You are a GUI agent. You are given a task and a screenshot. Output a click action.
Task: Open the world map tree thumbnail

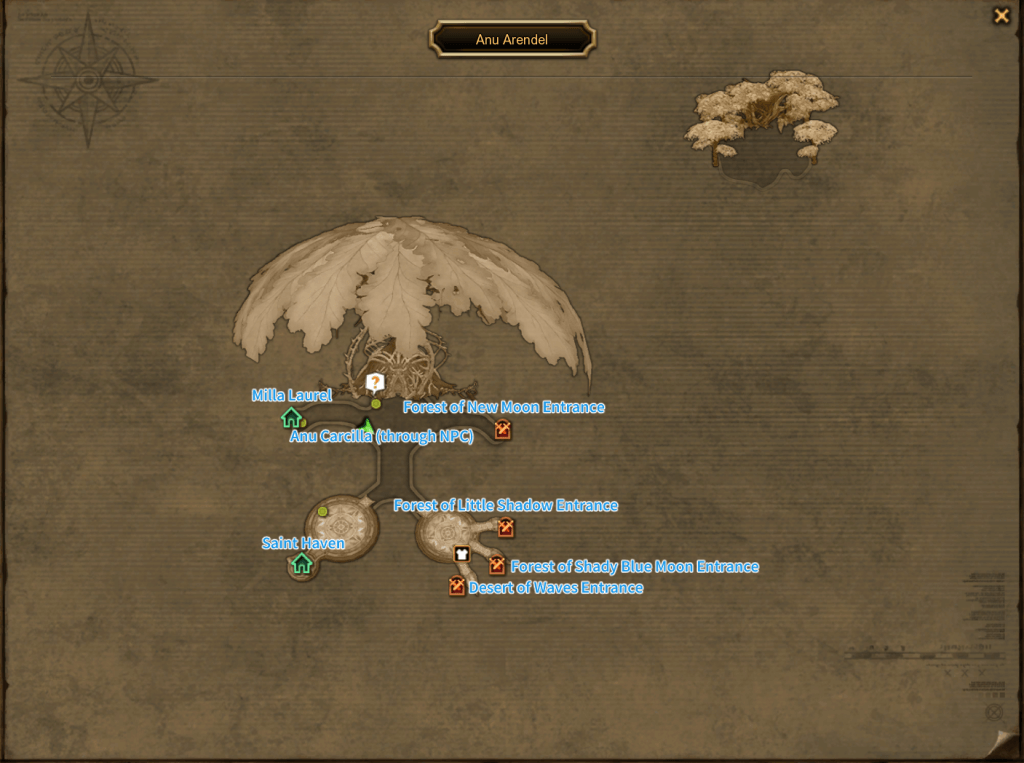(x=762, y=125)
